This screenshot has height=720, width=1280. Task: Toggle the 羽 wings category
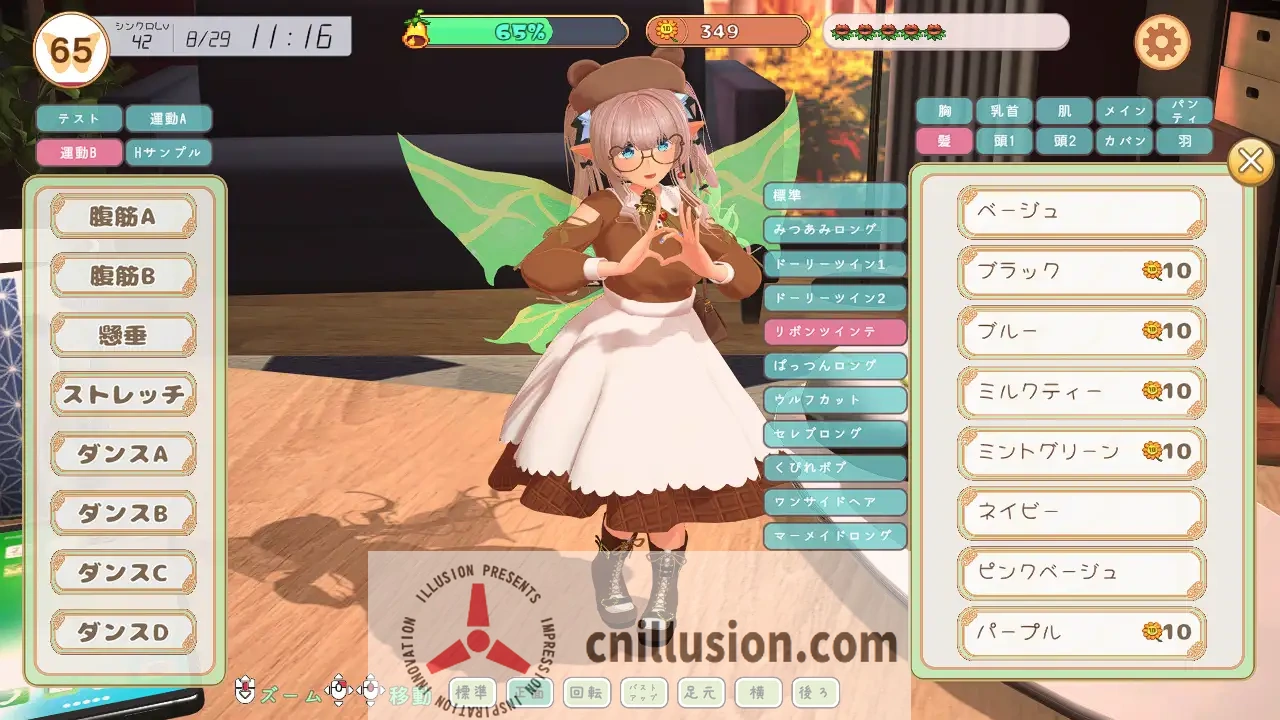(x=1185, y=141)
